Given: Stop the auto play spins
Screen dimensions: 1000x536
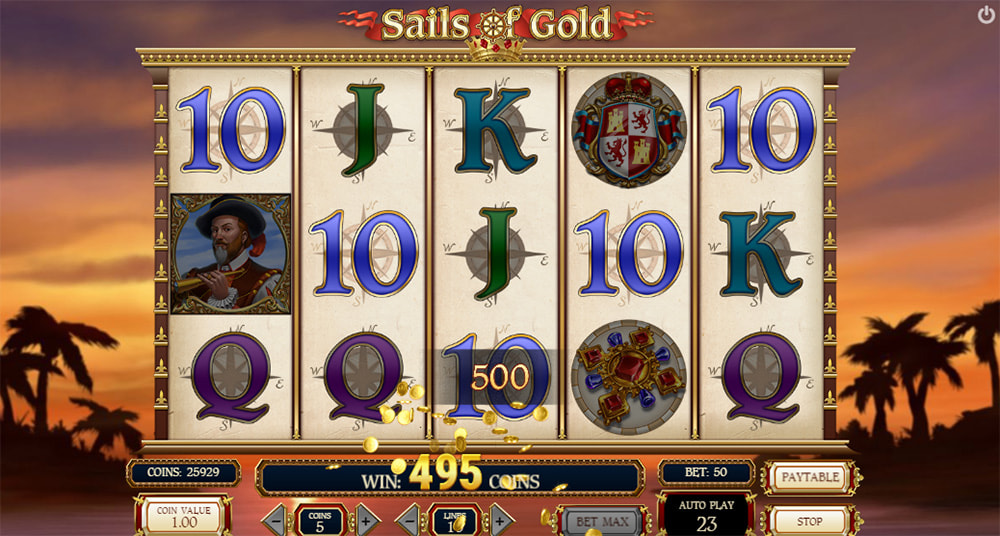Looking at the screenshot, I should pos(809,521).
